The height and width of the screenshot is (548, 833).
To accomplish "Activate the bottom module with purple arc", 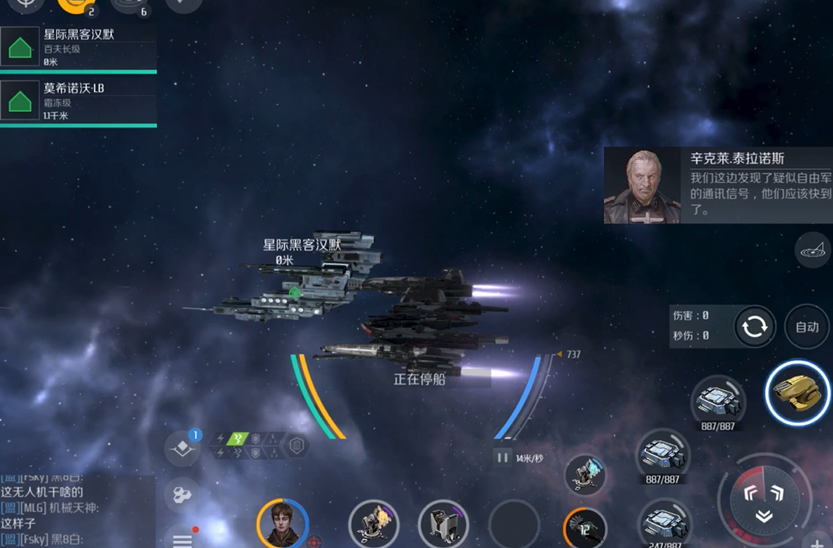I will [443, 523].
